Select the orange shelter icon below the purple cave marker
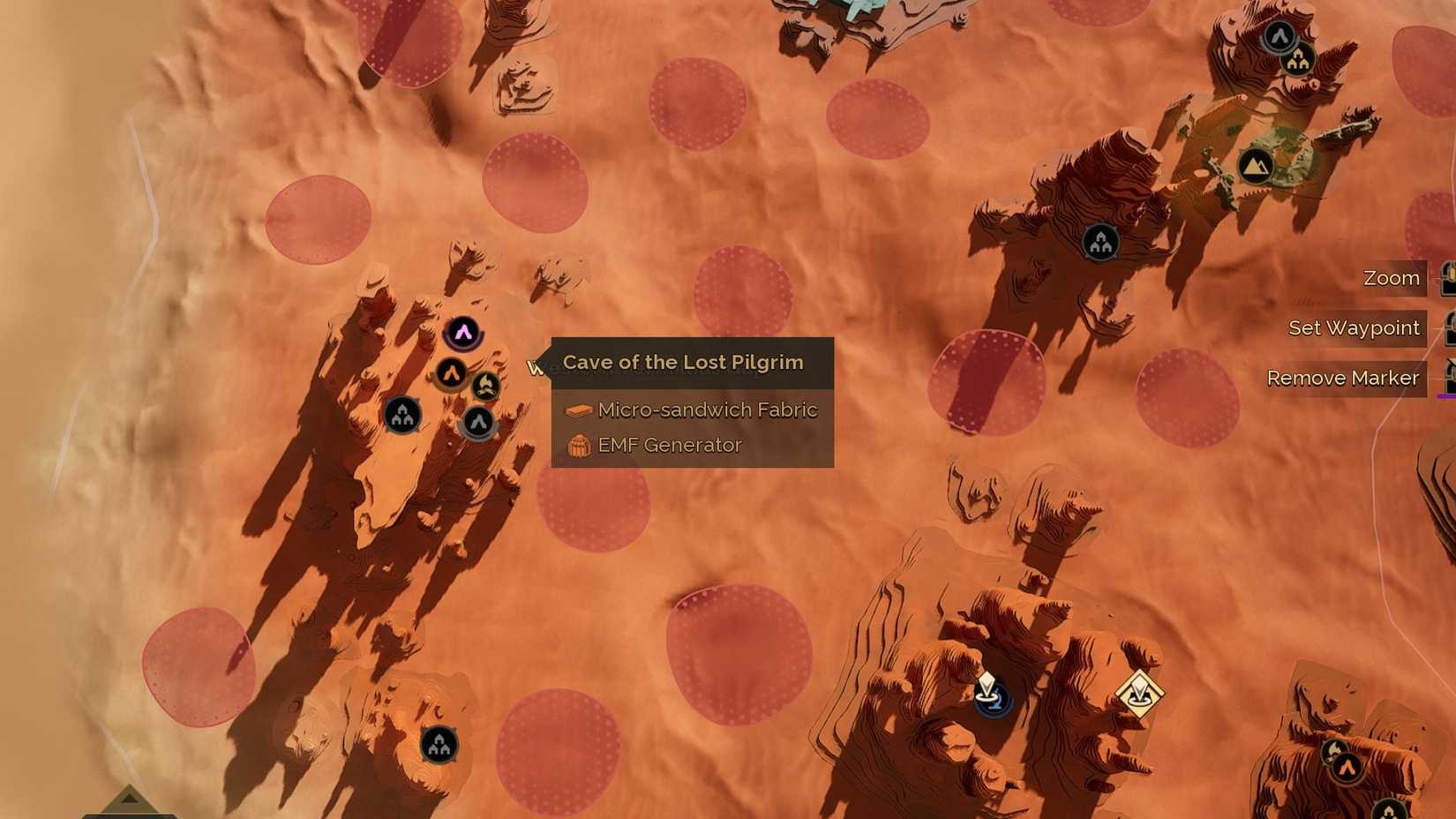Viewport: 1456px width, 819px height. coord(450,373)
